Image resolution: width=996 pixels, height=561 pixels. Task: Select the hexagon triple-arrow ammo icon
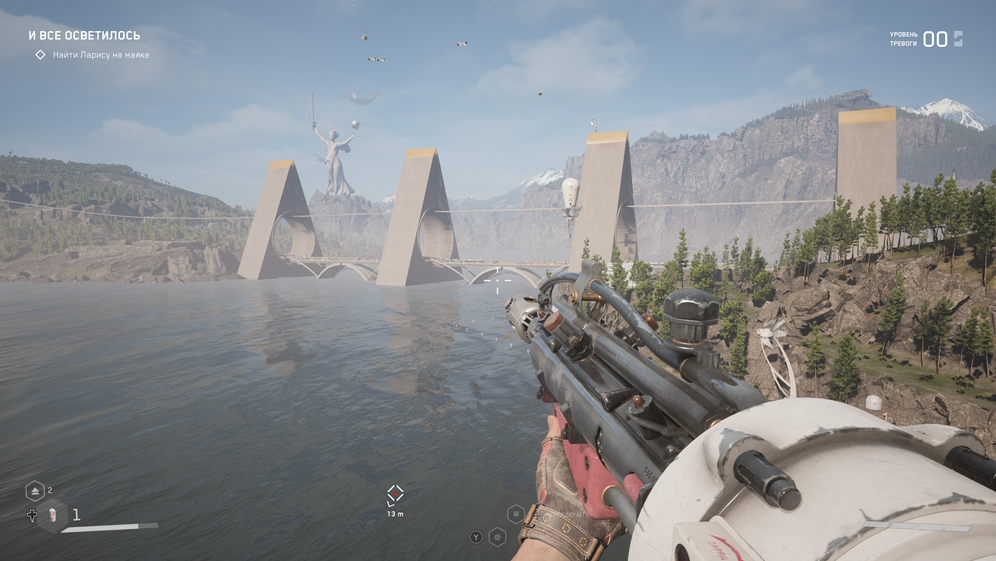click(x=35, y=491)
